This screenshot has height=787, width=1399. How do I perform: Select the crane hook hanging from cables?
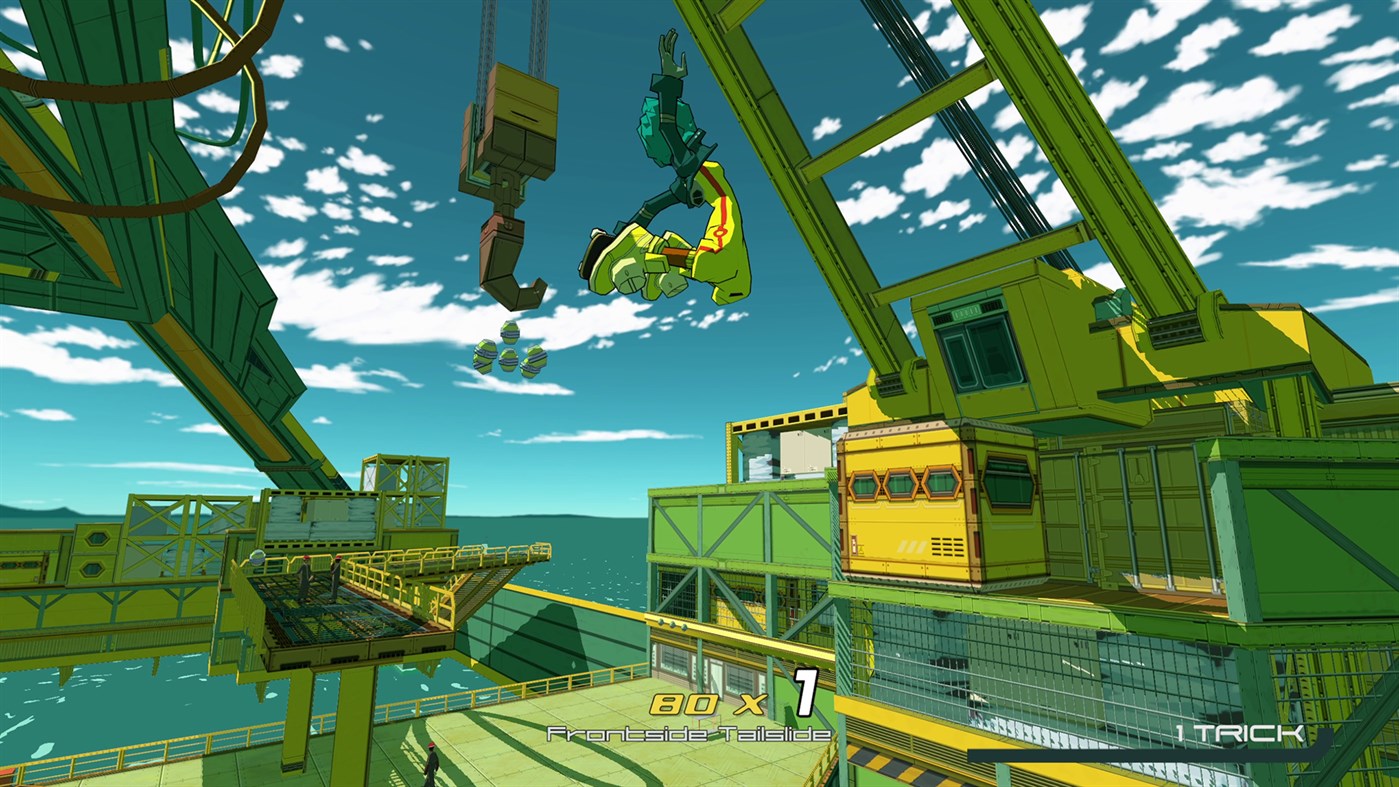[510, 230]
